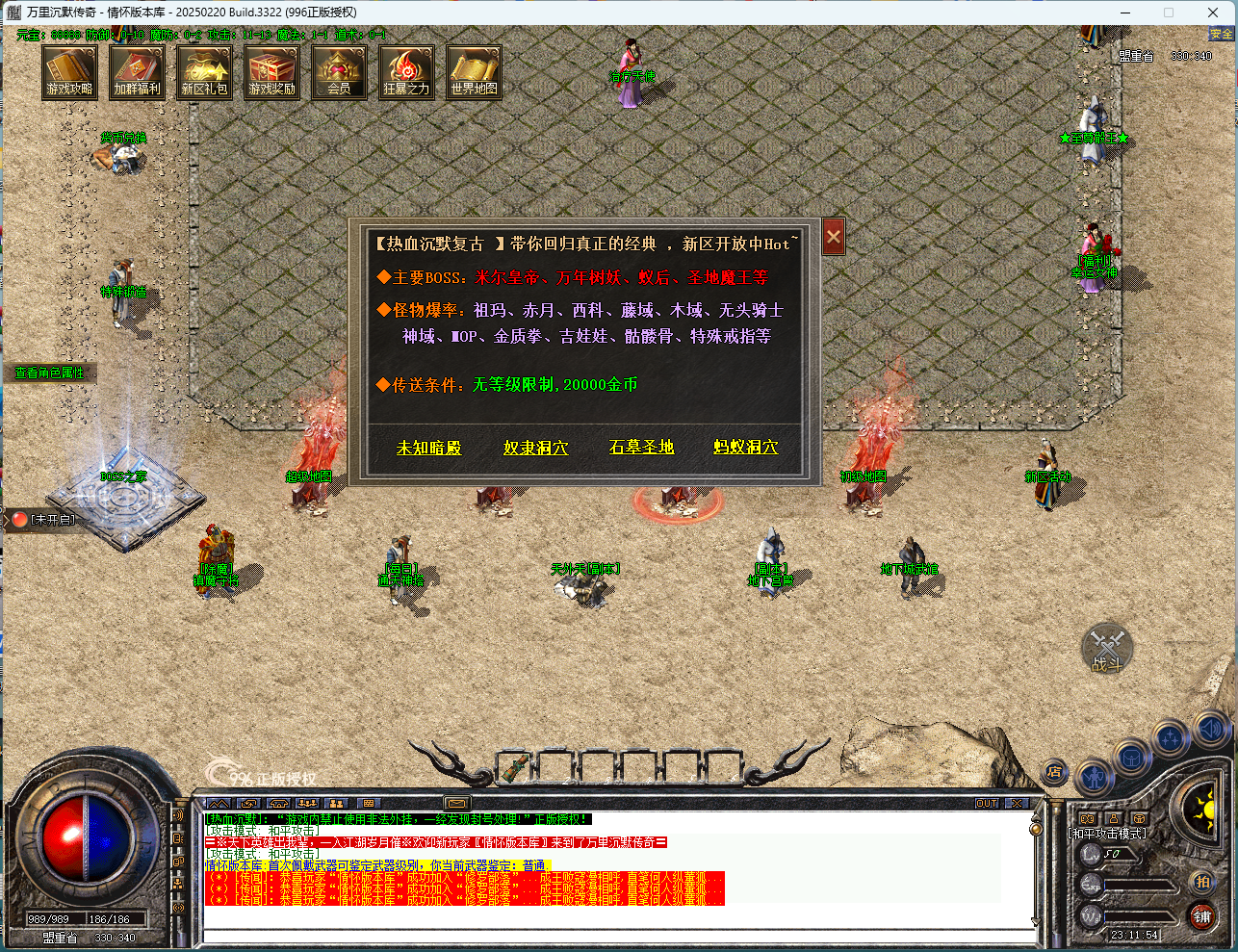
Task: Open the red 铺 stall button
Action: point(1202,916)
